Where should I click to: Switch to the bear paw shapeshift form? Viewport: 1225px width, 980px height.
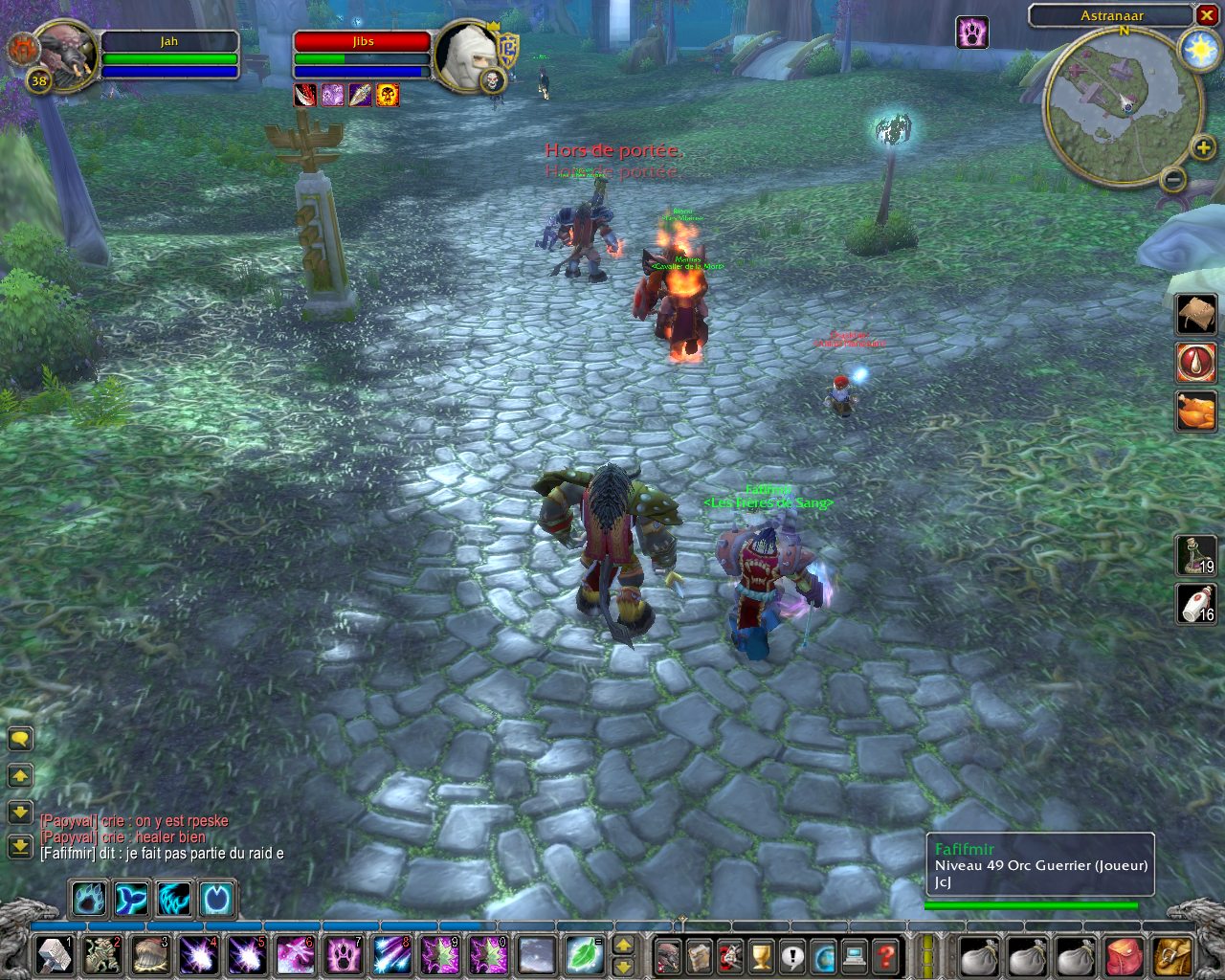click(x=89, y=900)
